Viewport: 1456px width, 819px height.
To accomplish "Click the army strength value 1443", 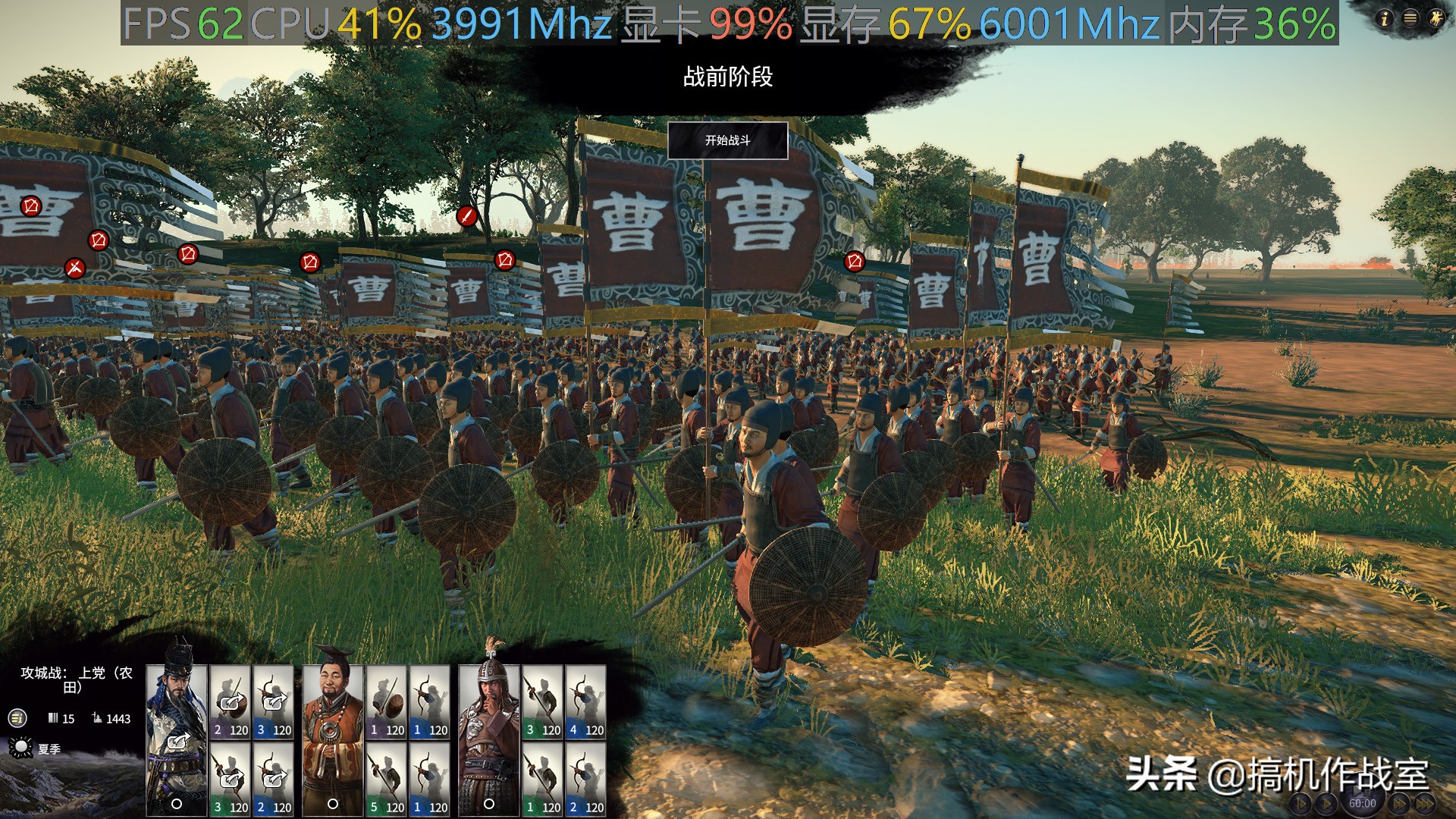I will pyautogui.click(x=118, y=719).
